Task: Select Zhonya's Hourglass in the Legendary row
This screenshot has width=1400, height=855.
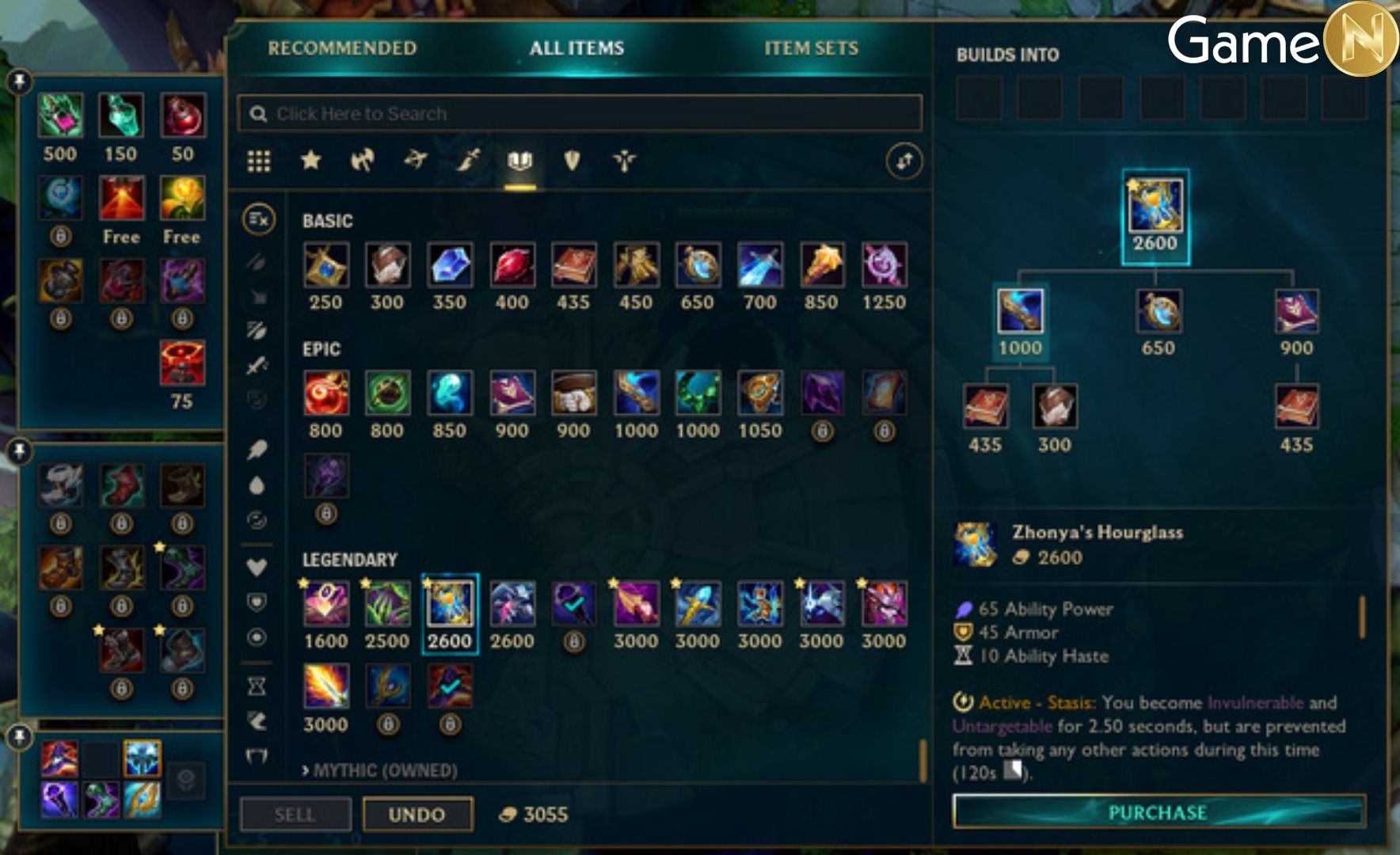Action: 449,604
